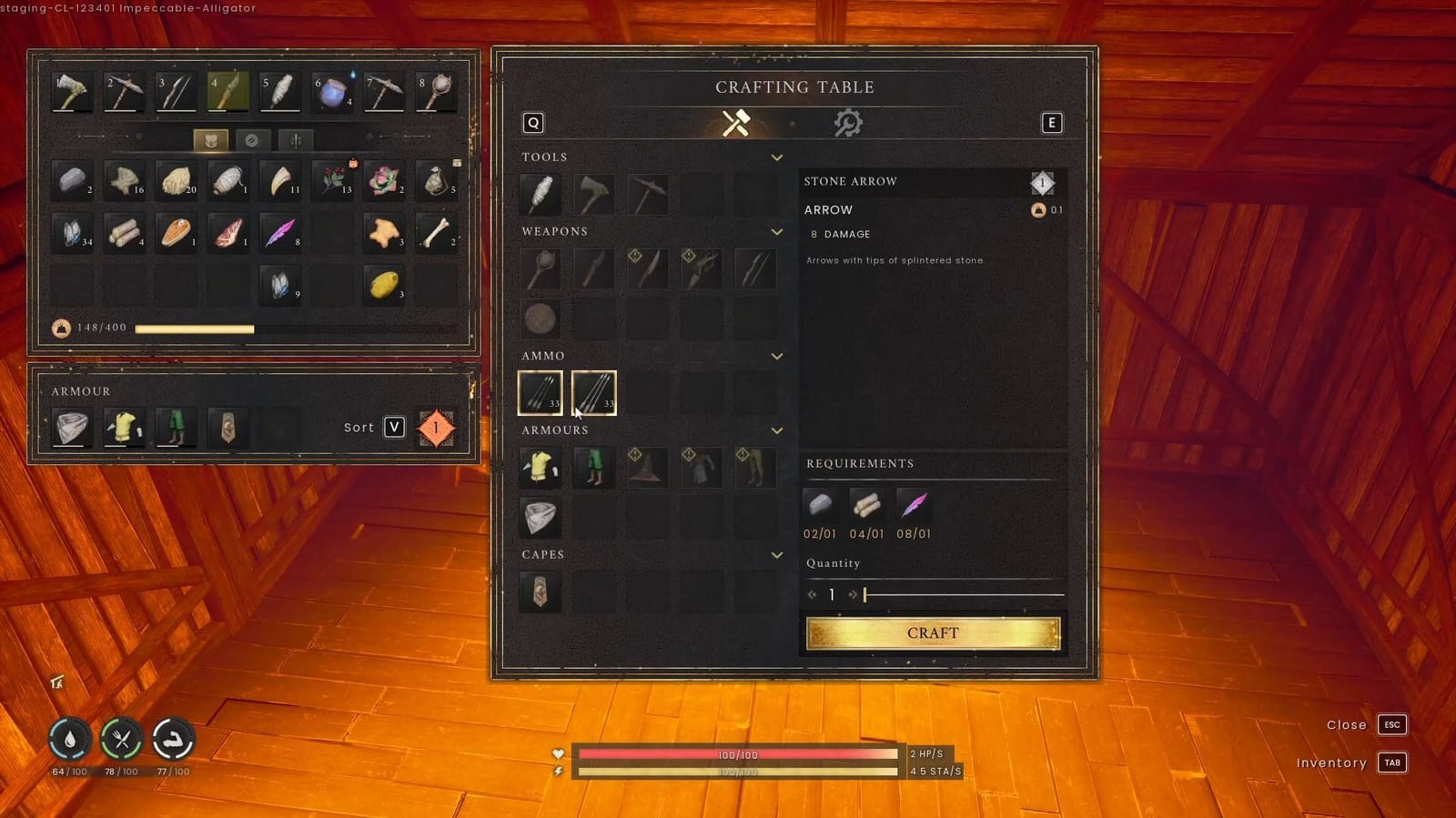Switch to the gear crafting tab

coord(848,121)
